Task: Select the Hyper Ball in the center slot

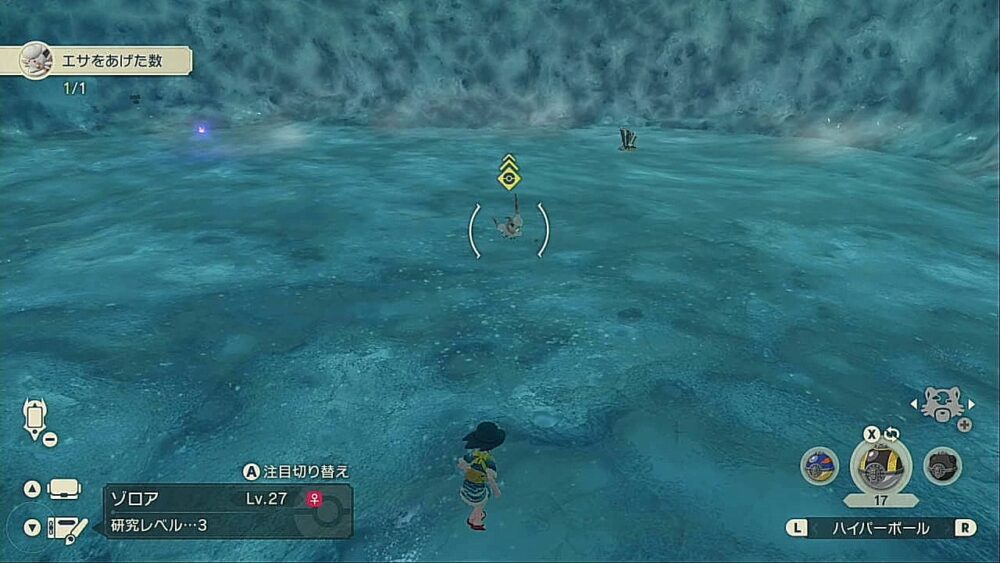Action: (x=880, y=466)
